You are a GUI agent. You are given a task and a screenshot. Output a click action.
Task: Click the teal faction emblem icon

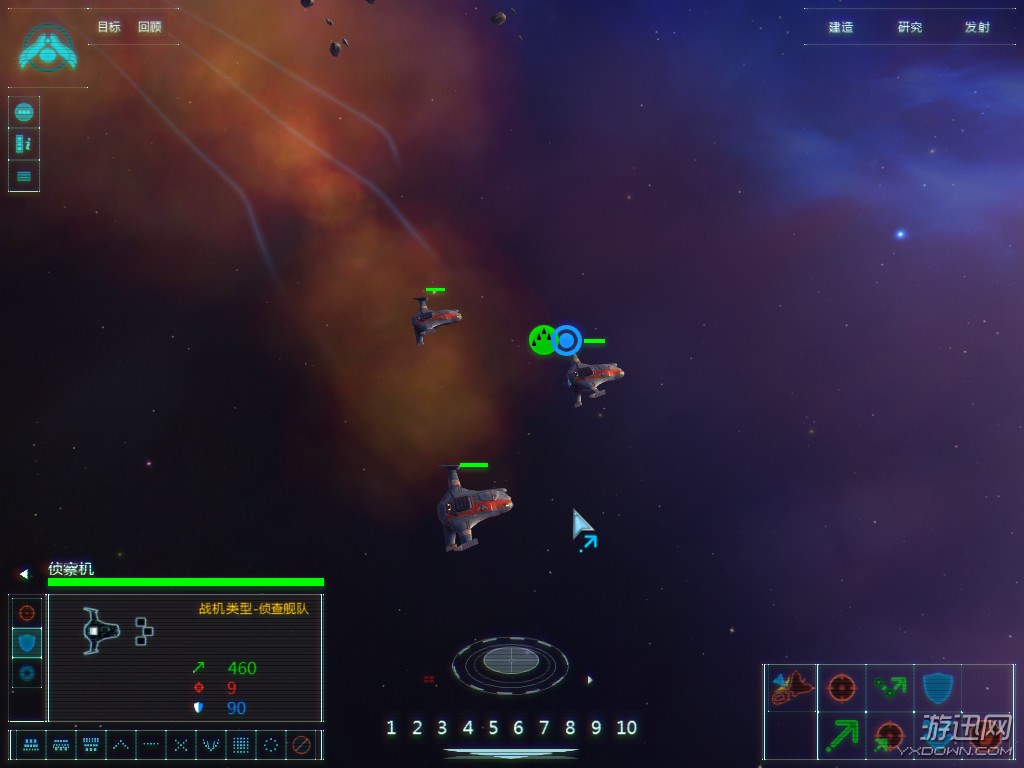tap(47, 46)
